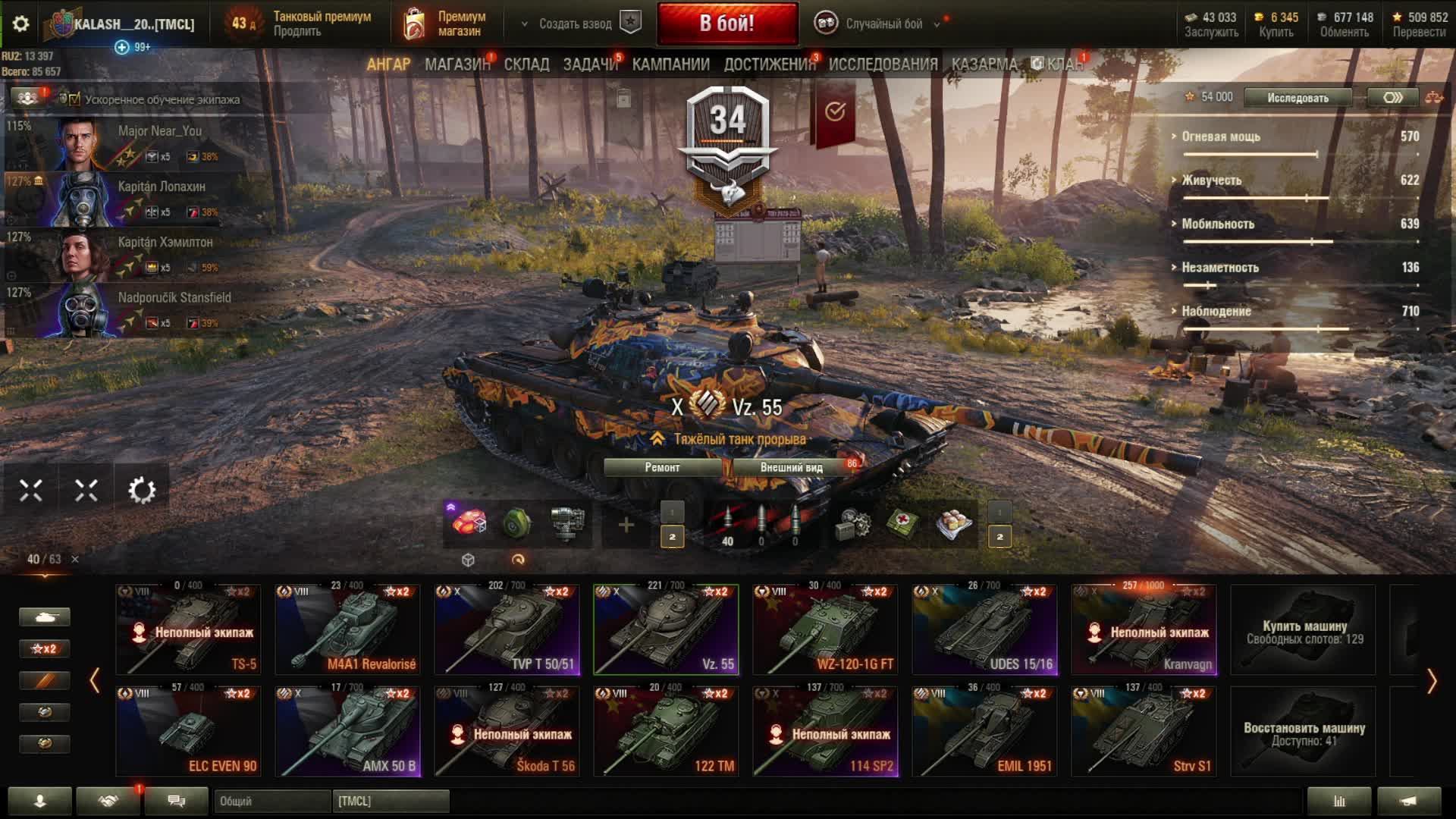Open Восстановить машину slot
The image size is (1456, 819).
click(1303, 731)
